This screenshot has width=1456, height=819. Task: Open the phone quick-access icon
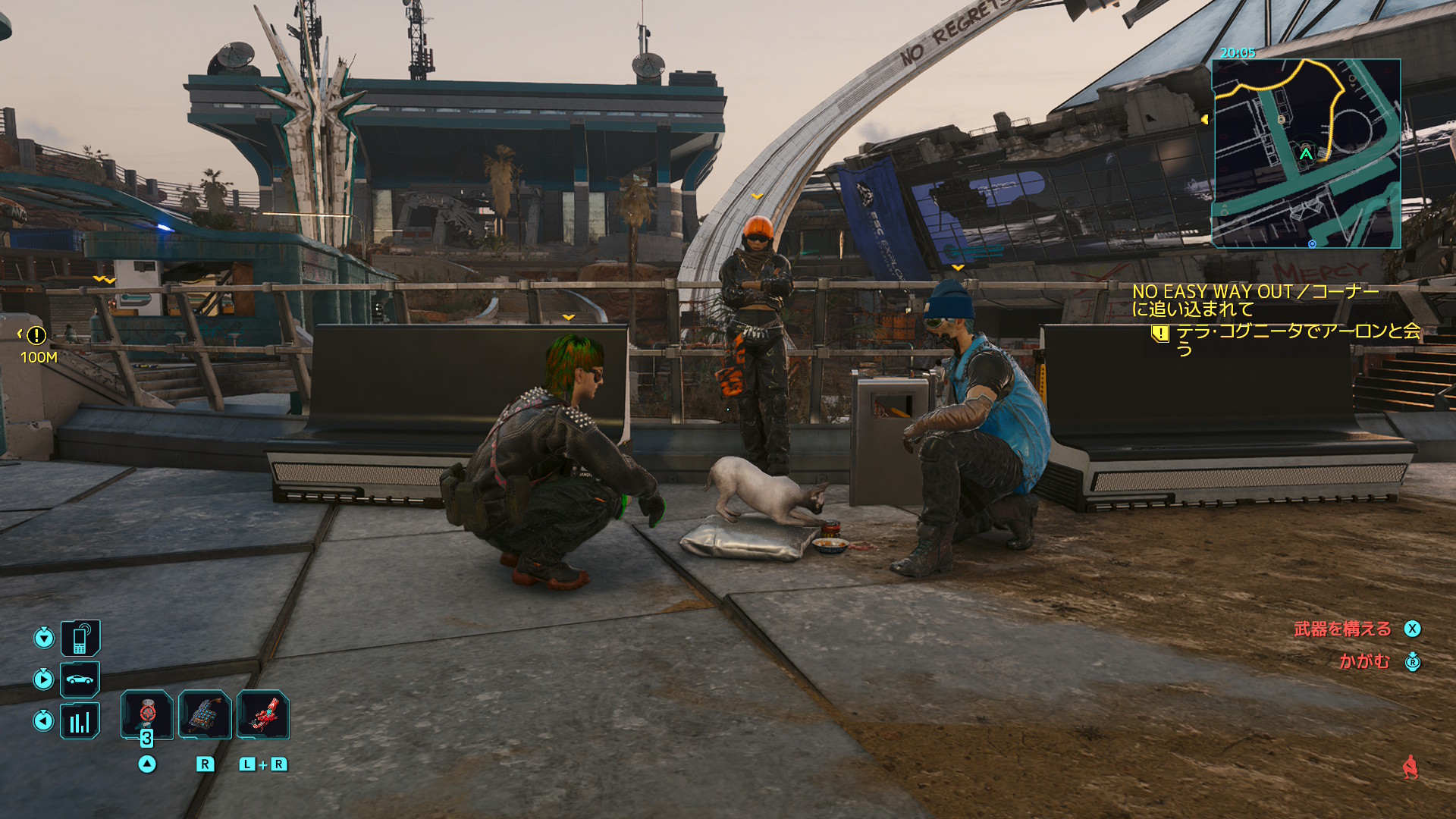pyautogui.click(x=80, y=638)
